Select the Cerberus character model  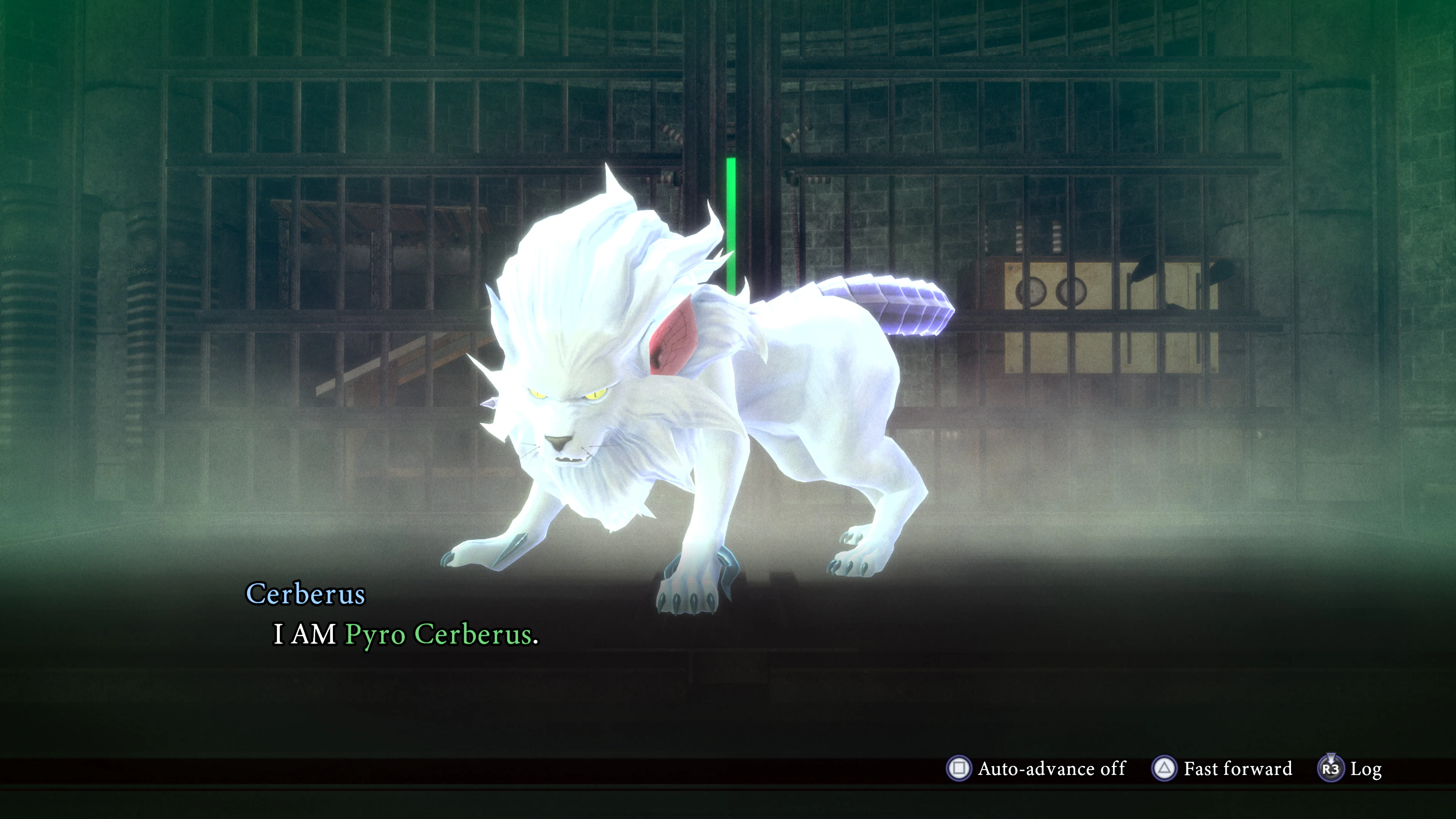(678, 424)
